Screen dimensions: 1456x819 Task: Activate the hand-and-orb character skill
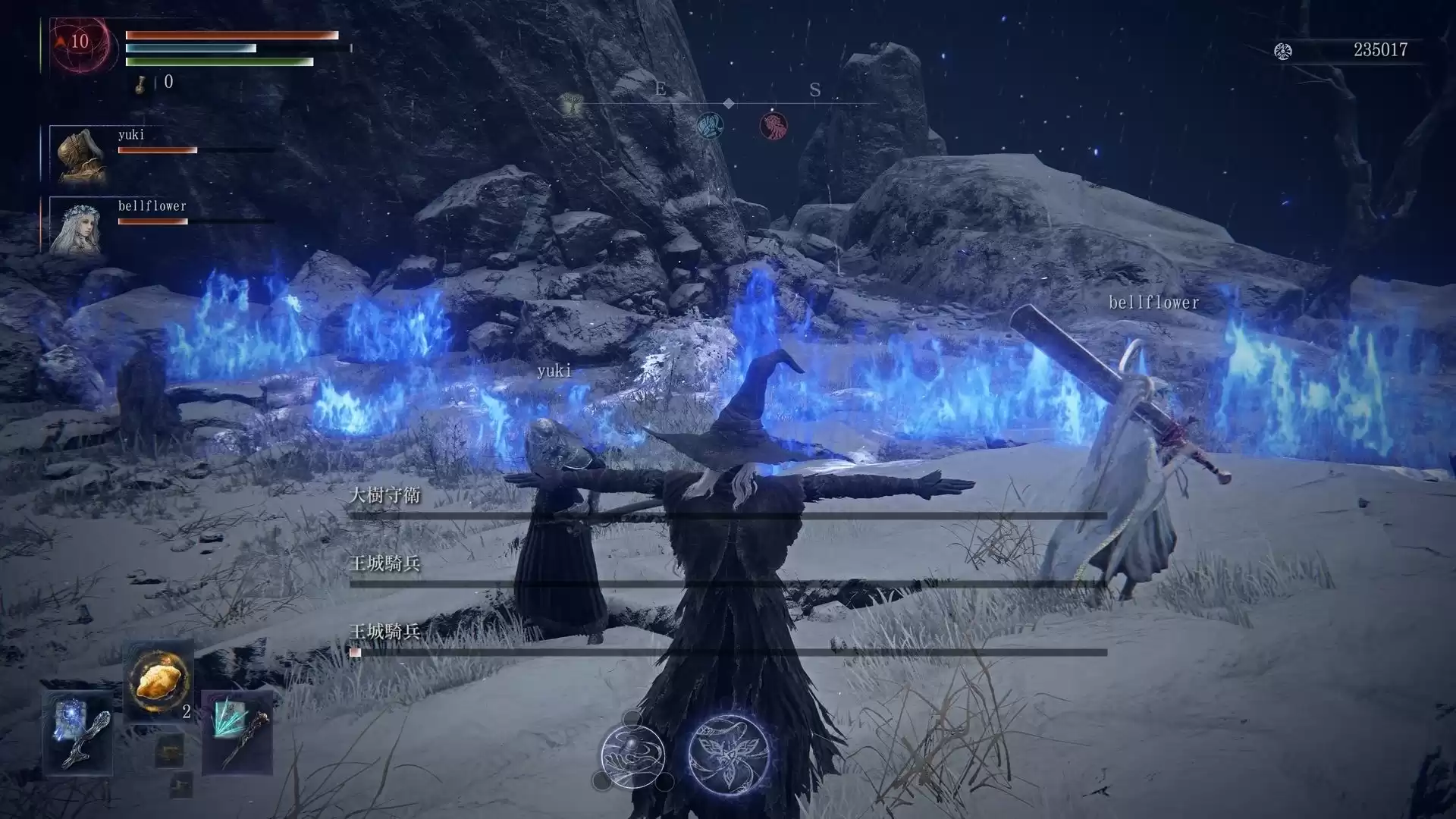tap(632, 755)
